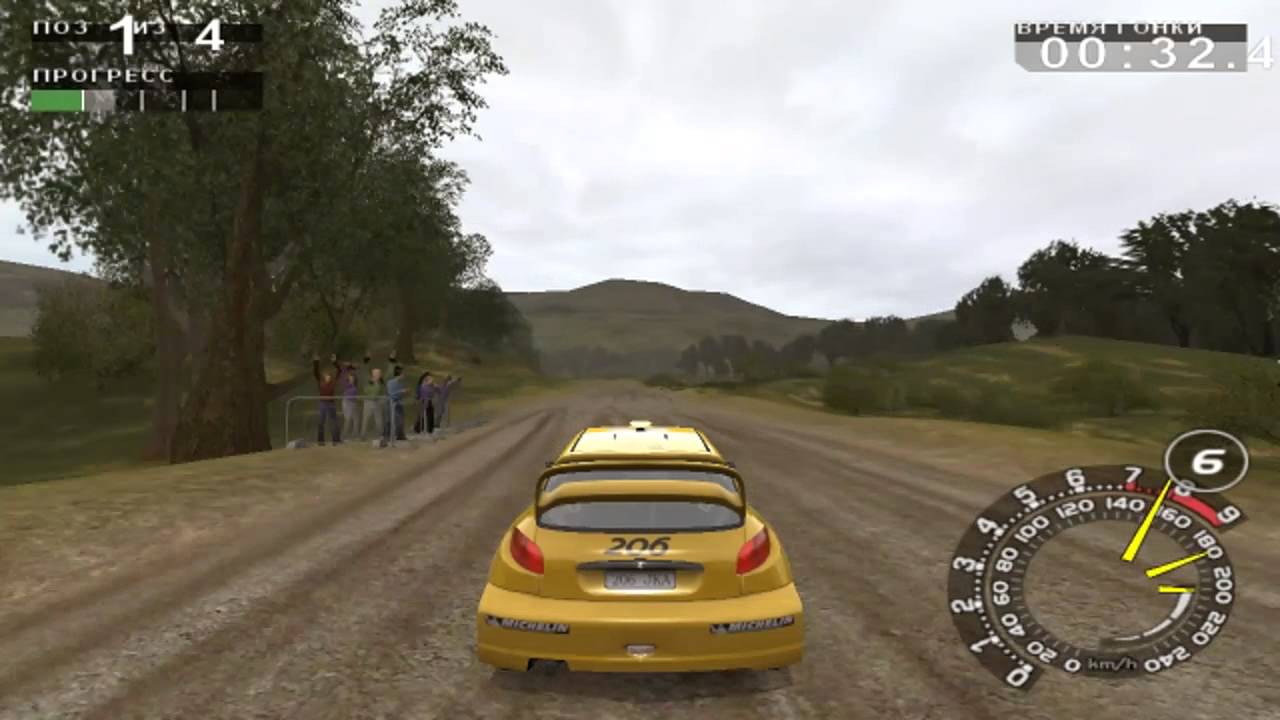Click the roof vent on the Peugeot

(640, 425)
